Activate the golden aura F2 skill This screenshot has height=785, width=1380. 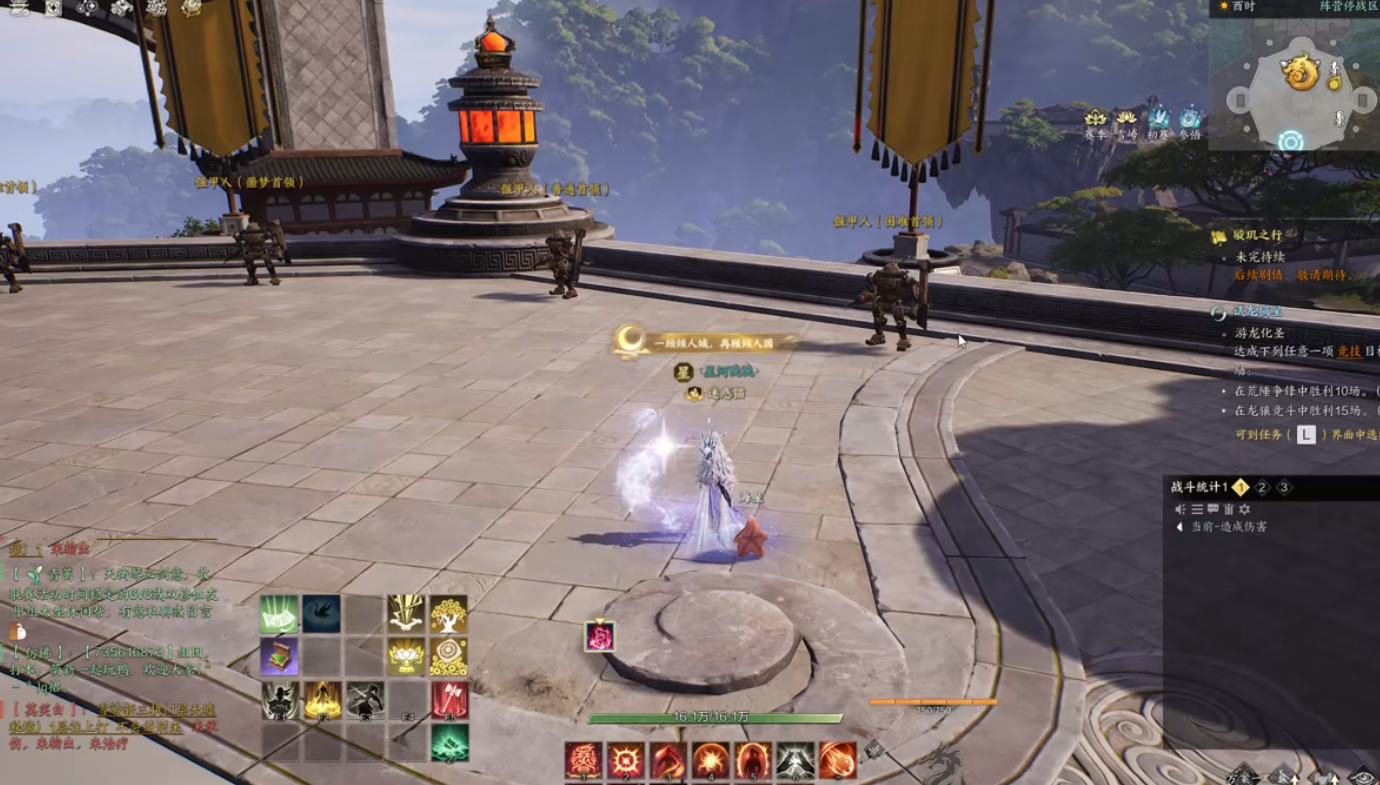coord(322,700)
